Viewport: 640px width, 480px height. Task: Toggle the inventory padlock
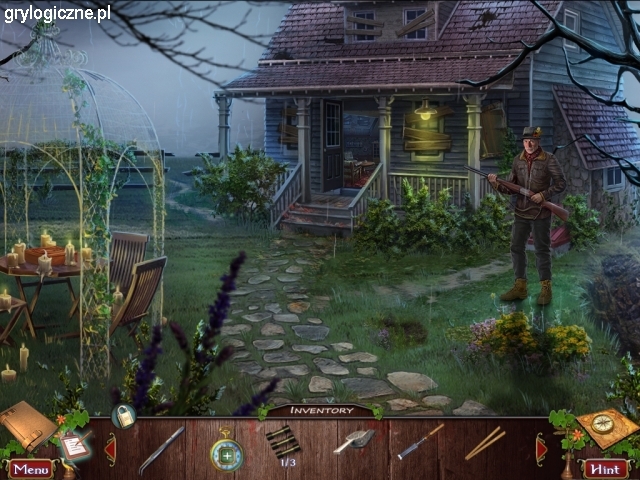[x=123, y=416]
